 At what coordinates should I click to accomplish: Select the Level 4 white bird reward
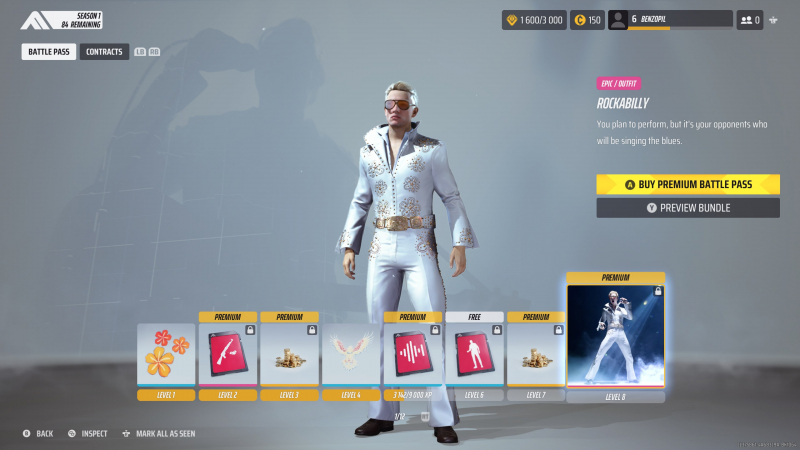(x=352, y=355)
